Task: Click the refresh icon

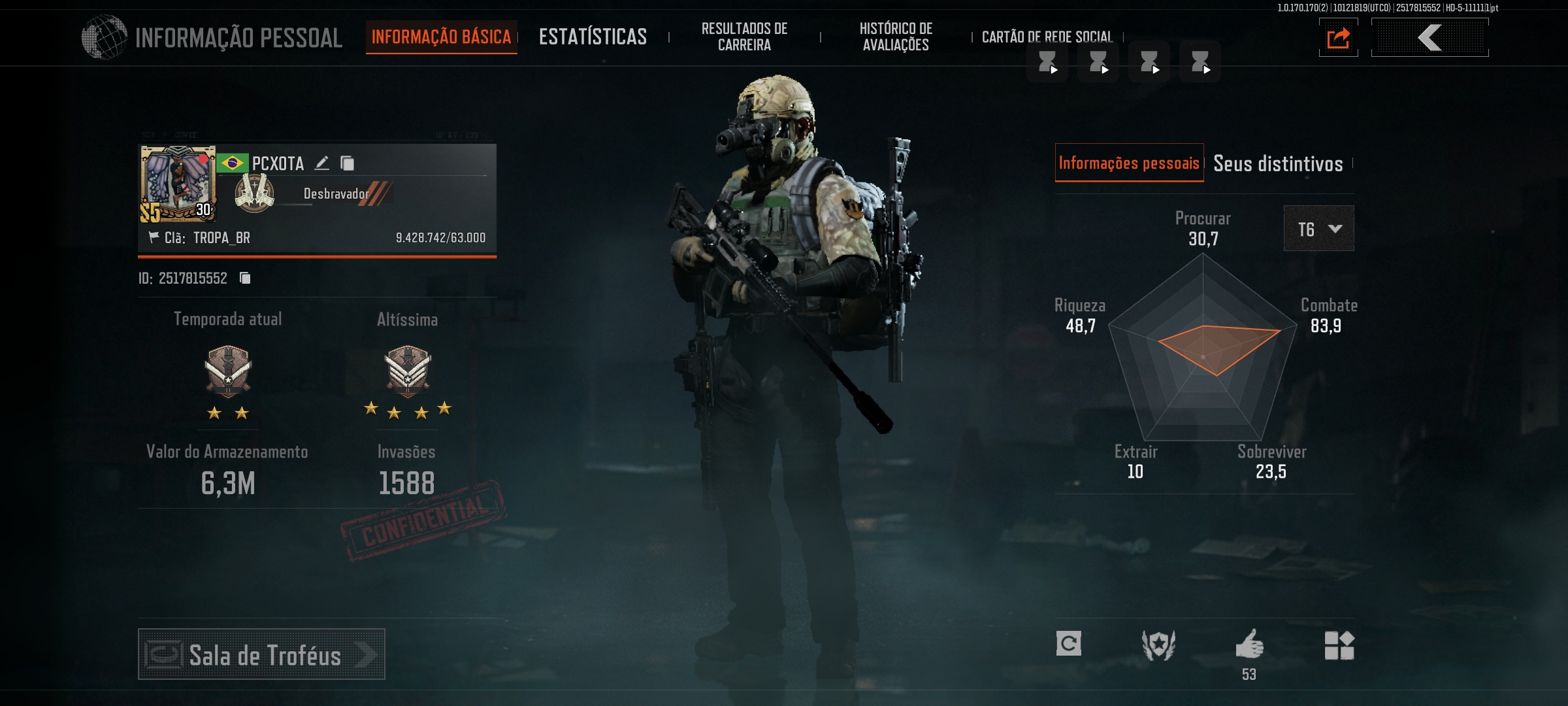Action: tap(1069, 644)
